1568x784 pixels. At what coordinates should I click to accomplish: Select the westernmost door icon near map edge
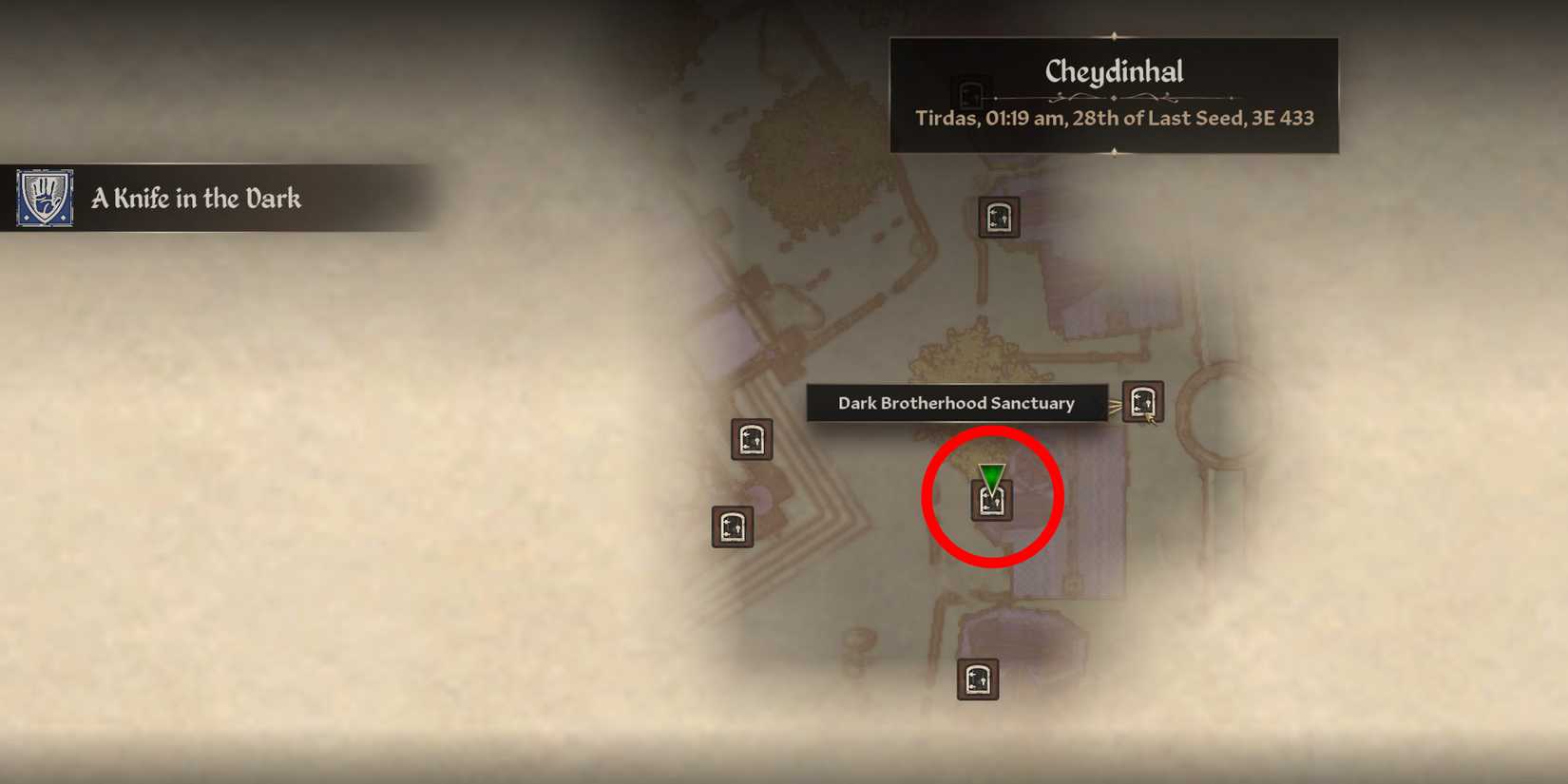(x=731, y=526)
